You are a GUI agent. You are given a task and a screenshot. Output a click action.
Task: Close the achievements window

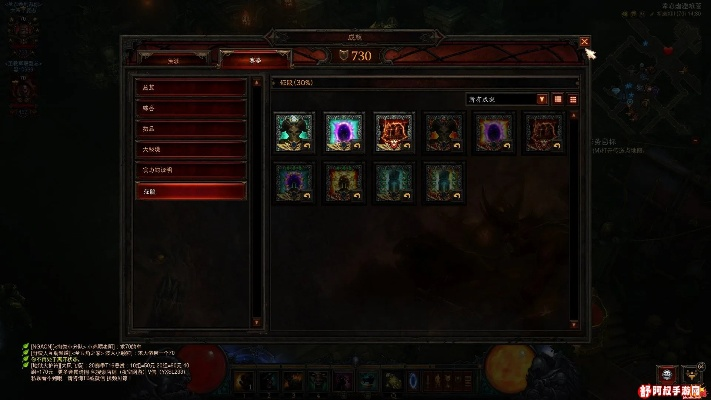point(585,41)
